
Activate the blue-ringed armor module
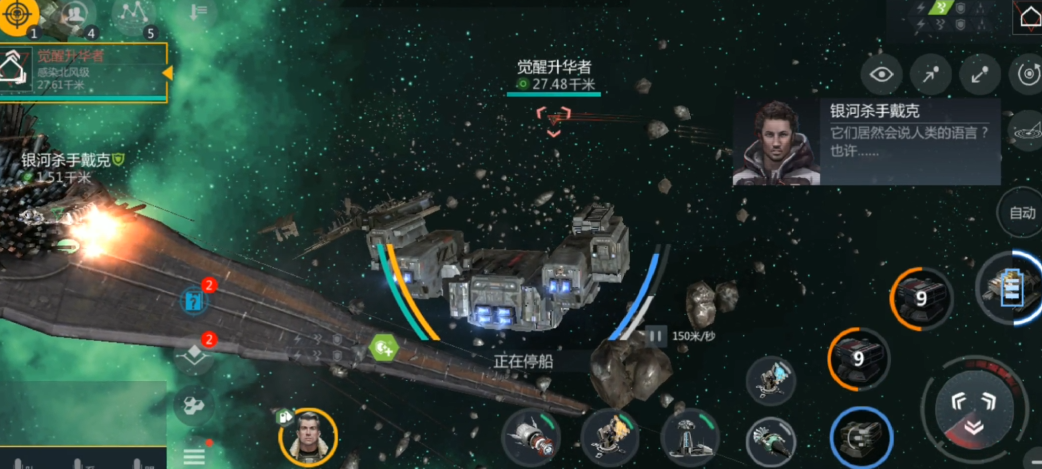tap(861, 437)
